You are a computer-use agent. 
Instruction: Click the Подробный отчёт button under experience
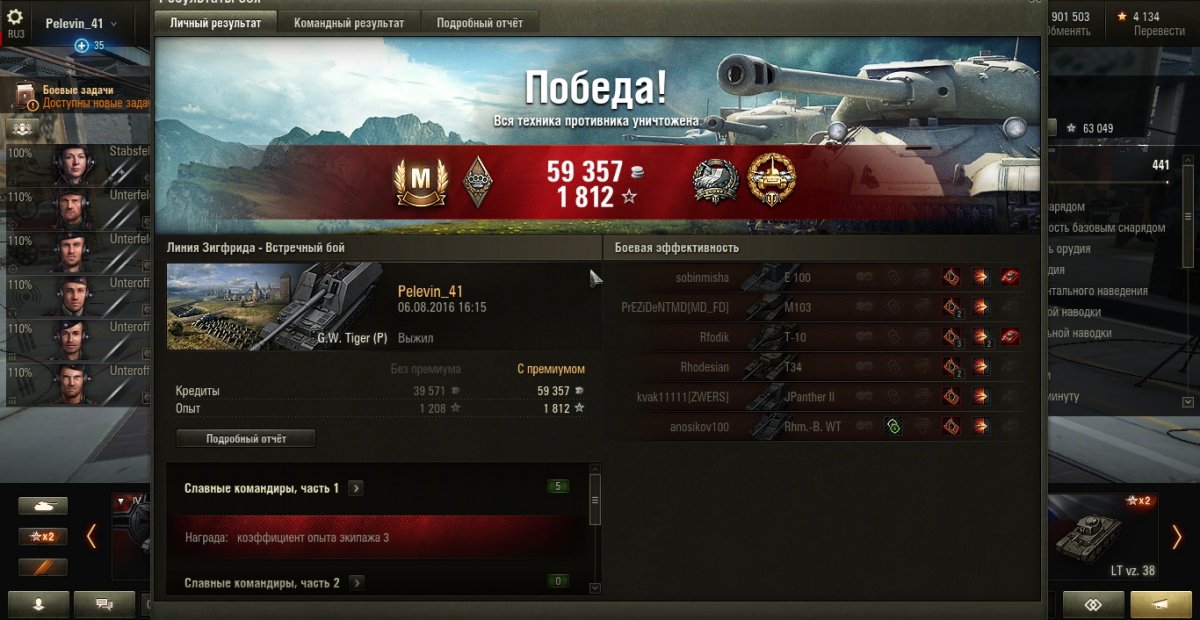coord(246,439)
